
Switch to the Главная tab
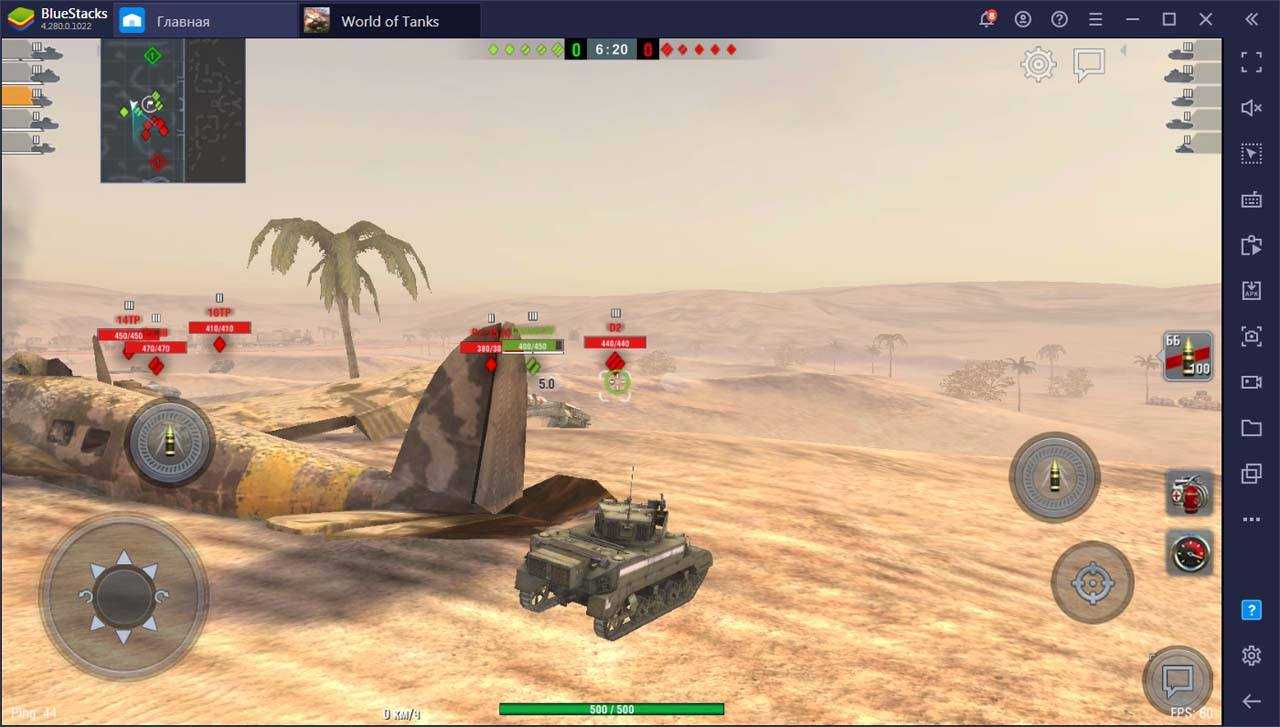point(206,21)
